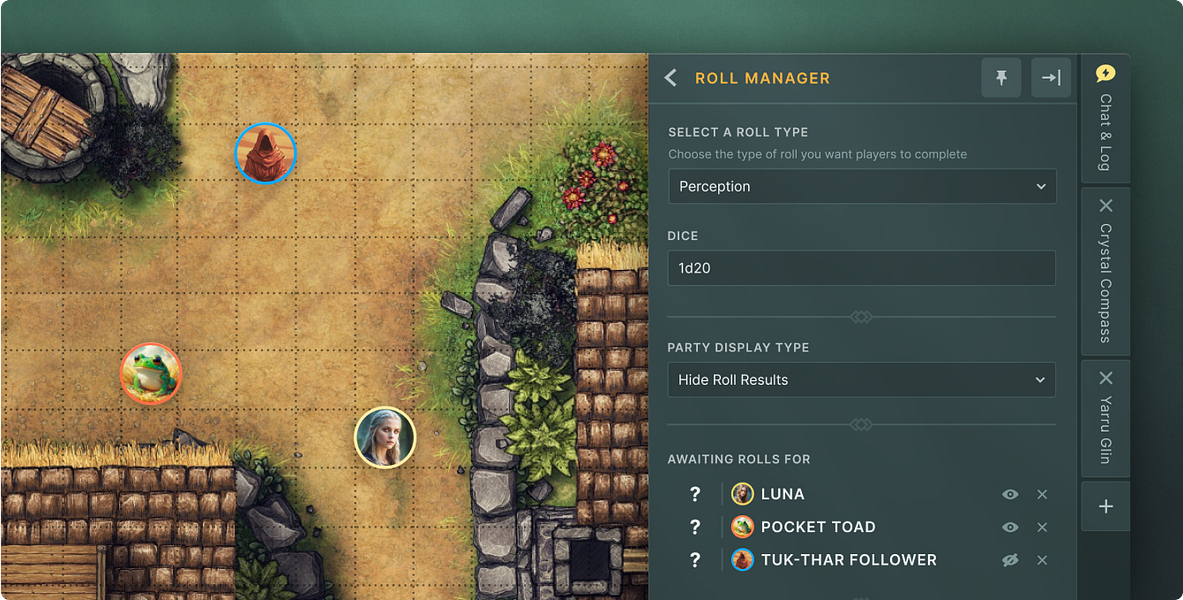
Task: Select the red hooded follower token
Action: pos(266,153)
